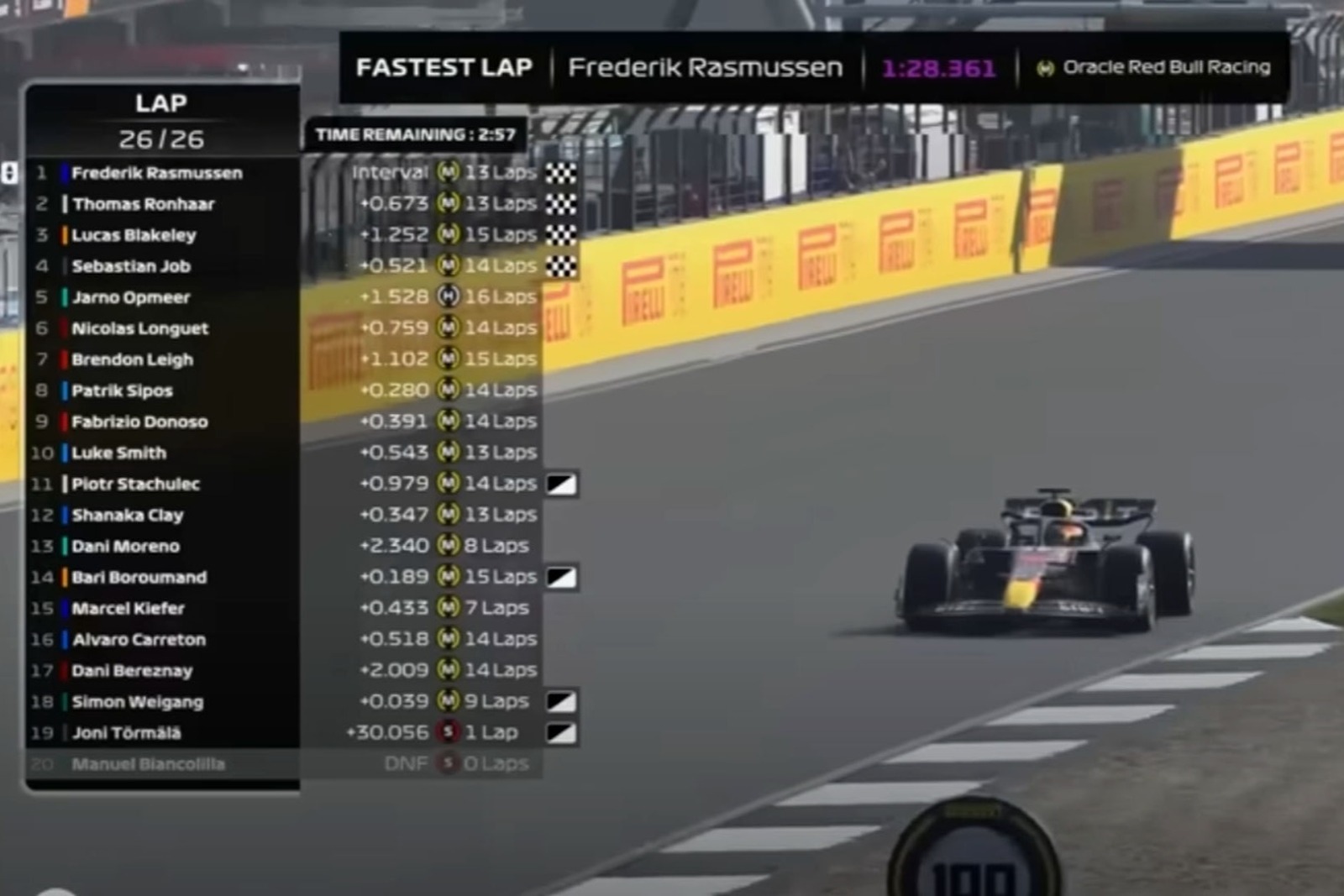Expand the TIME REMAINING display
The height and width of the screenshot is (896, 1344).
[416, 132]
